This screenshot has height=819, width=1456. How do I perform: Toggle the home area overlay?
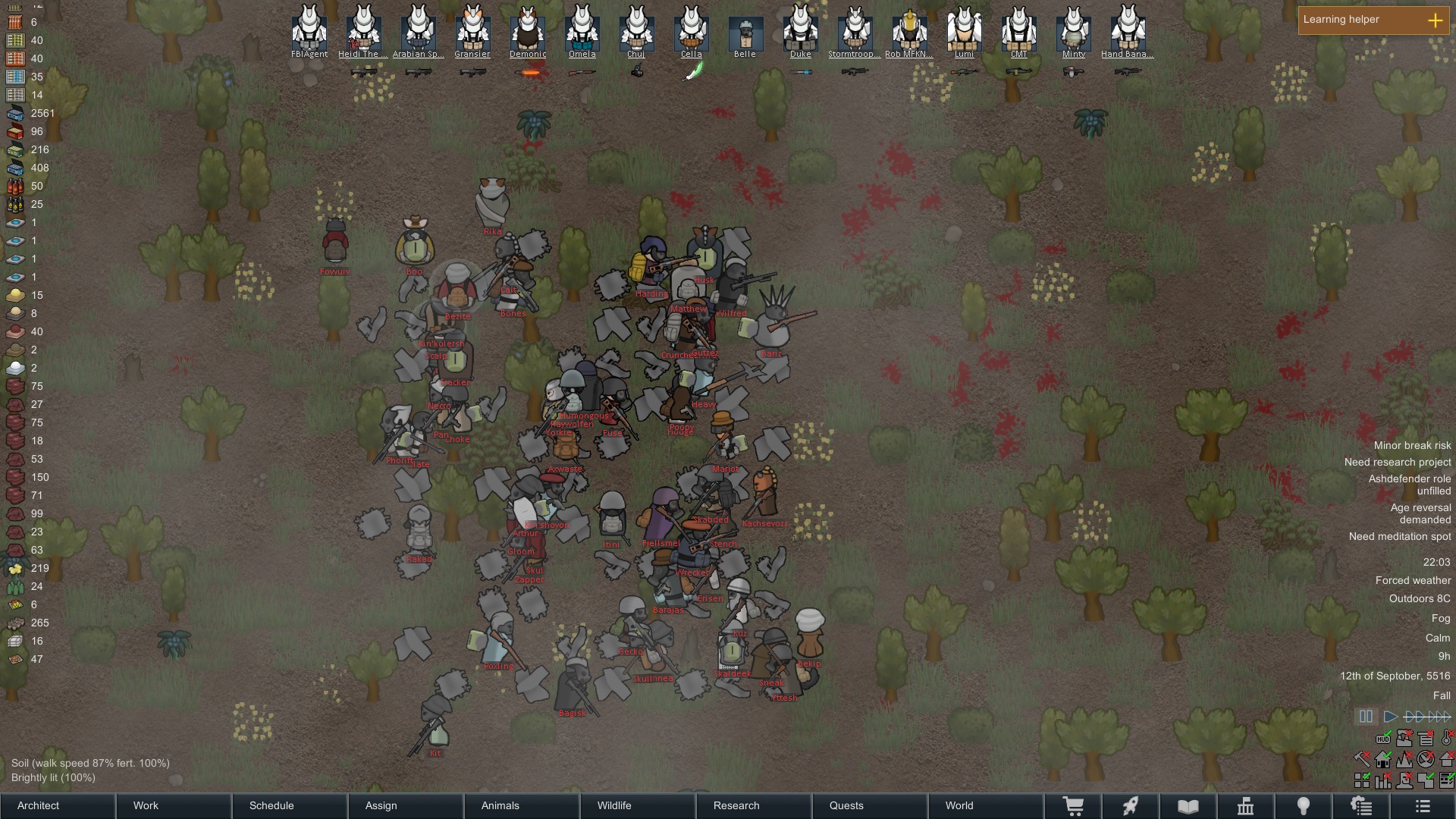click(1382, 759)
